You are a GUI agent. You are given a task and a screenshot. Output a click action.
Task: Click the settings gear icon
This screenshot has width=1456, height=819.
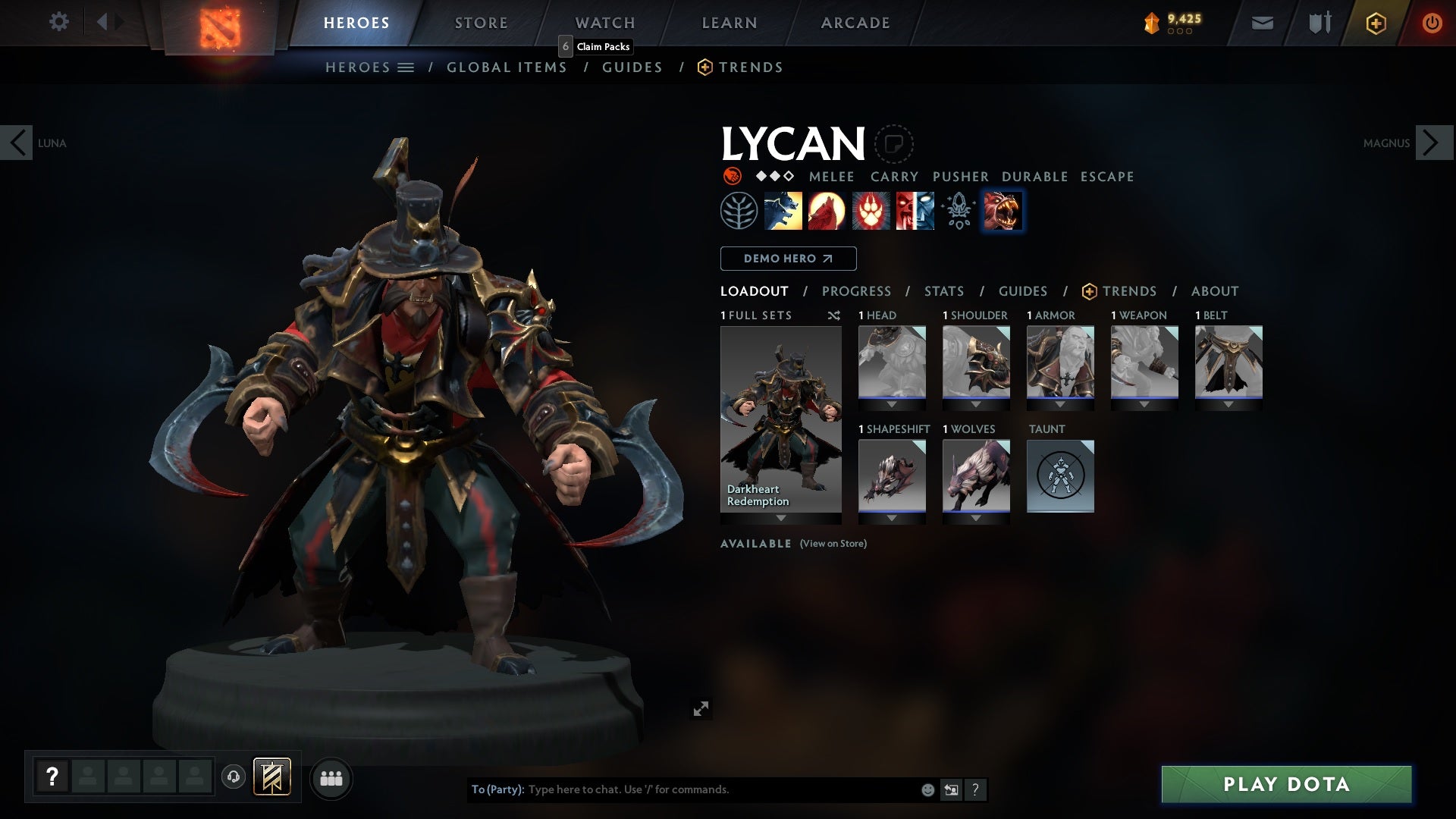click(59, 22)
